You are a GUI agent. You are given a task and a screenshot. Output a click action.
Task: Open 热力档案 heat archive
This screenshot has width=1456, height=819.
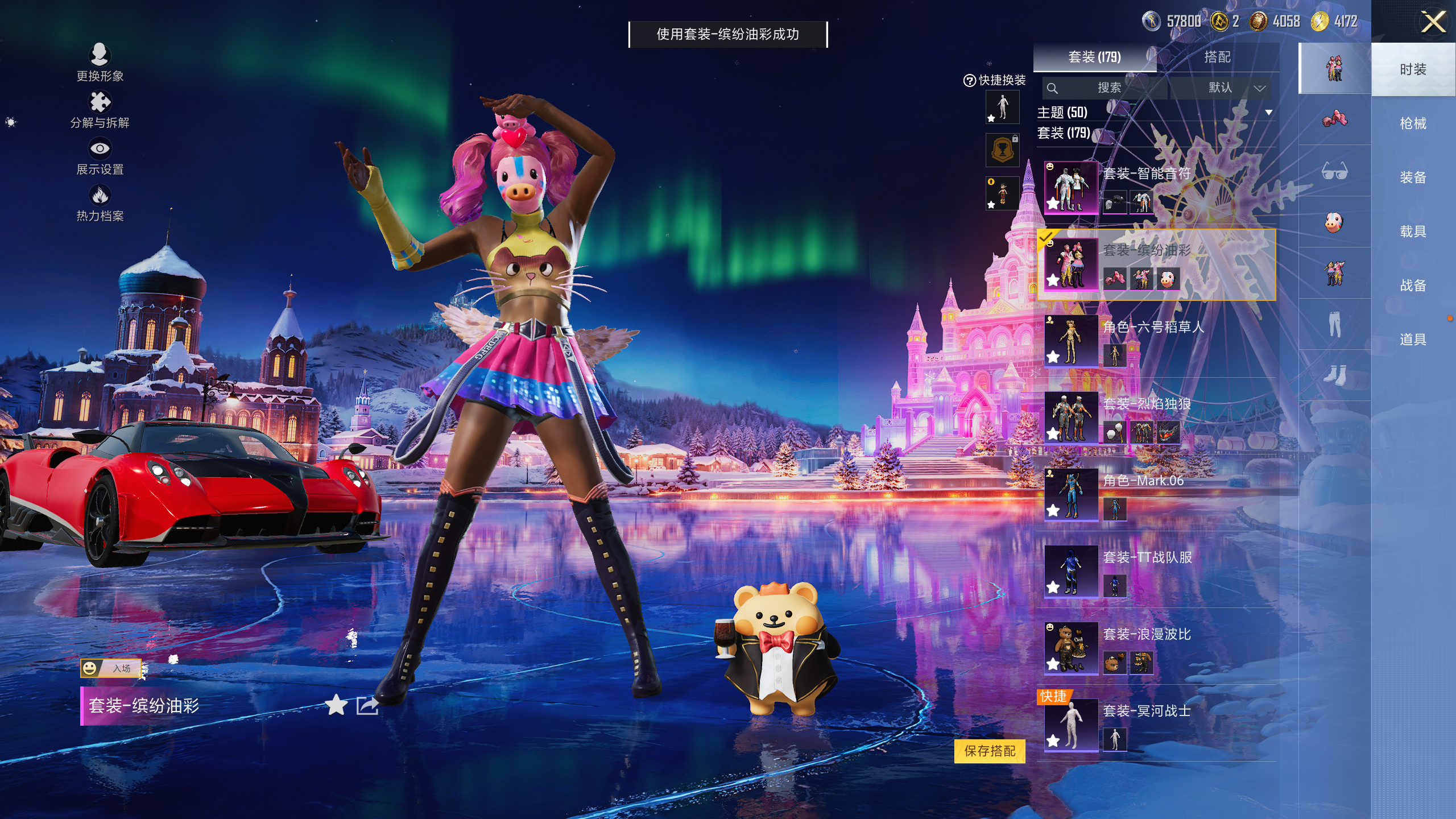tap(100, 203)
